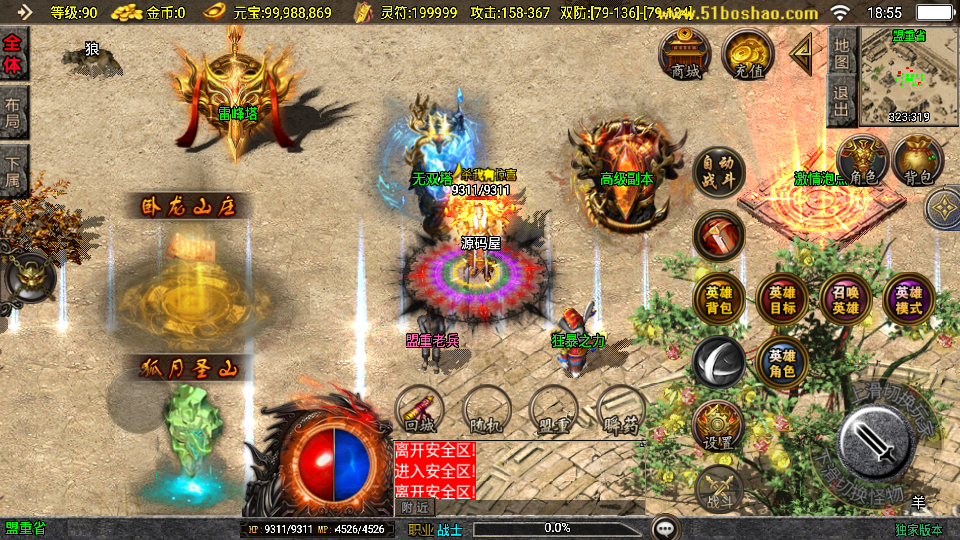Open the 英雄目标 hero target button
The width and height of the screenshot is (960, 540).
[782, 300]
